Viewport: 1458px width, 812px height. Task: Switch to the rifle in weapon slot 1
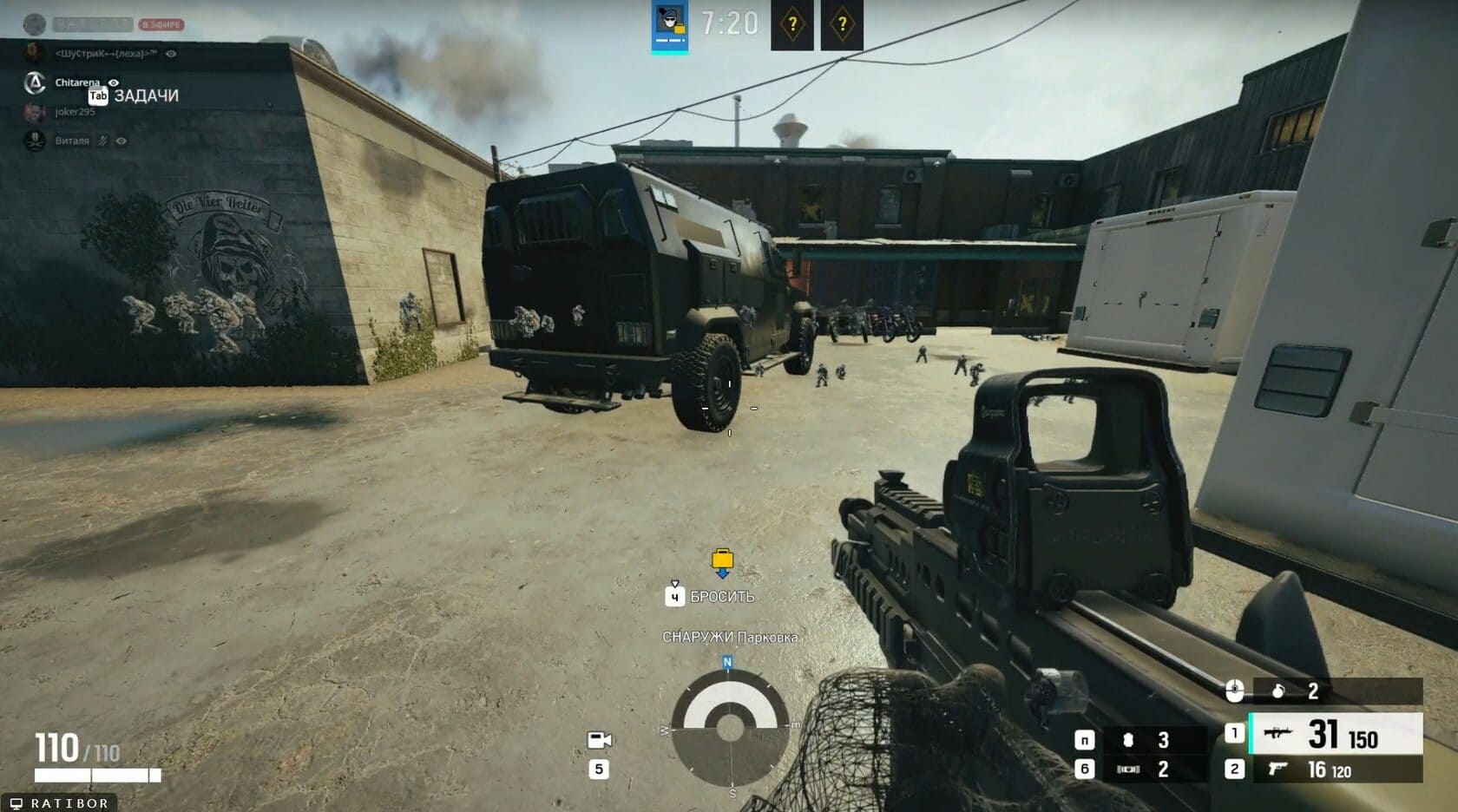pos(1278,734)
